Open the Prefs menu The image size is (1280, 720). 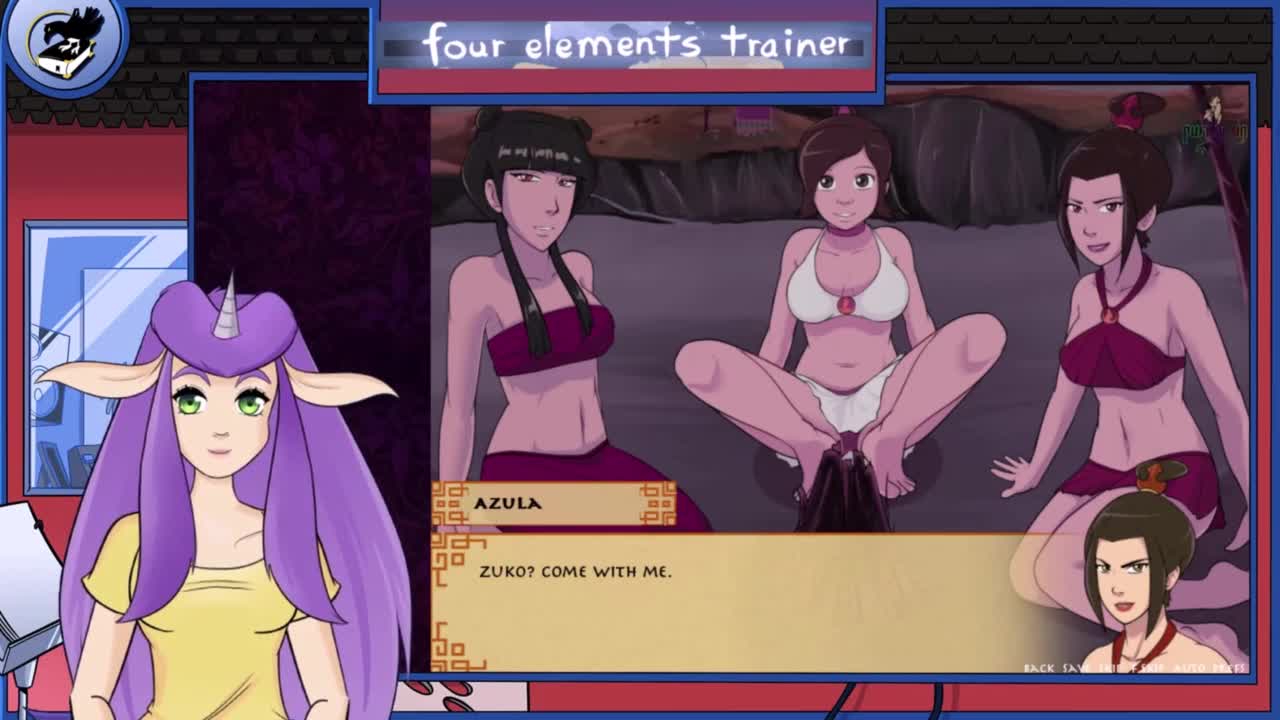coord(1228,668)
